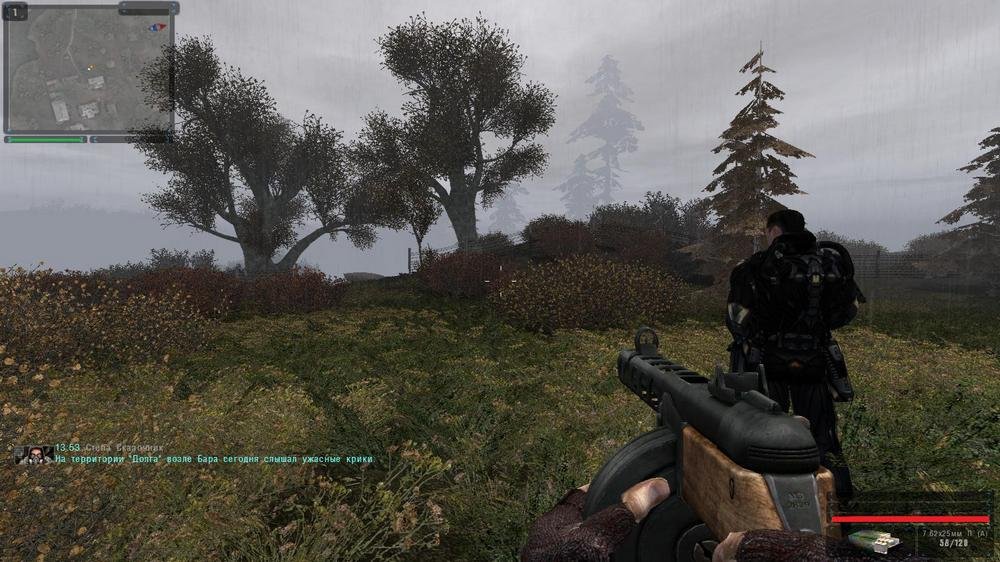The image size is (1000, 562).
Task: Click the stalker portrait beside the message
Action: 34,454
